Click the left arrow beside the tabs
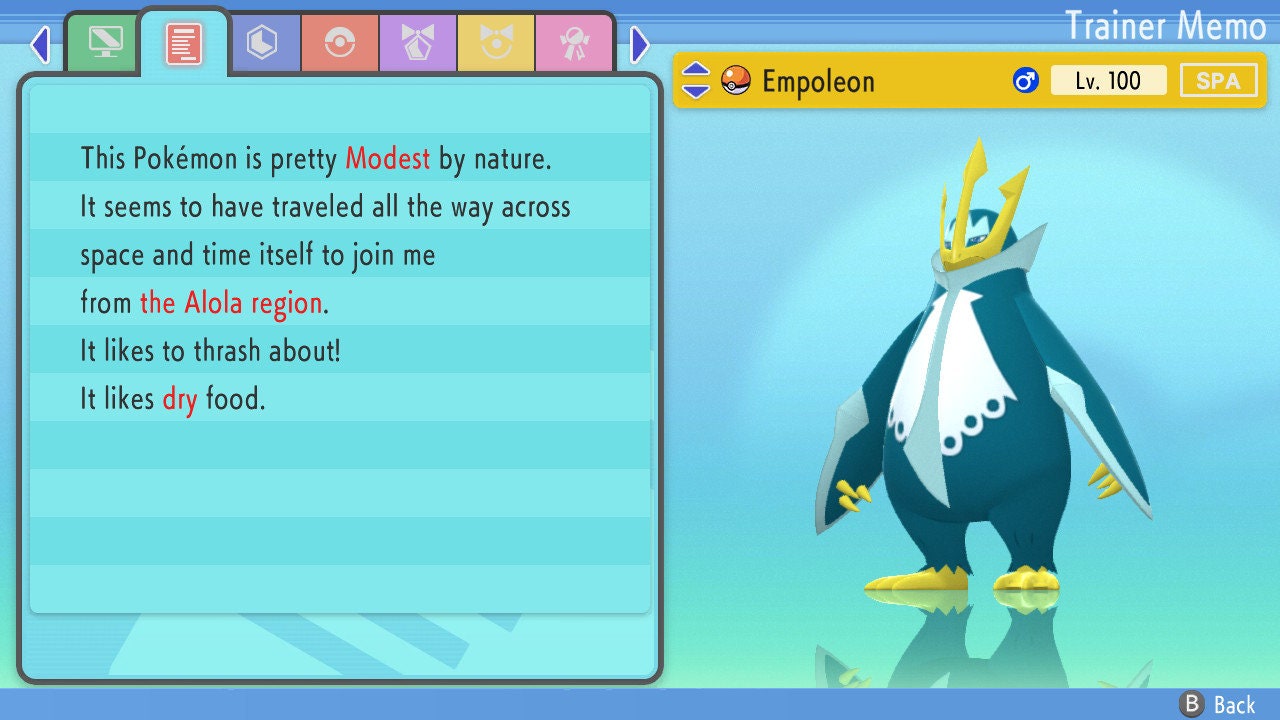 pyautogui.click(x=40, y=44)
